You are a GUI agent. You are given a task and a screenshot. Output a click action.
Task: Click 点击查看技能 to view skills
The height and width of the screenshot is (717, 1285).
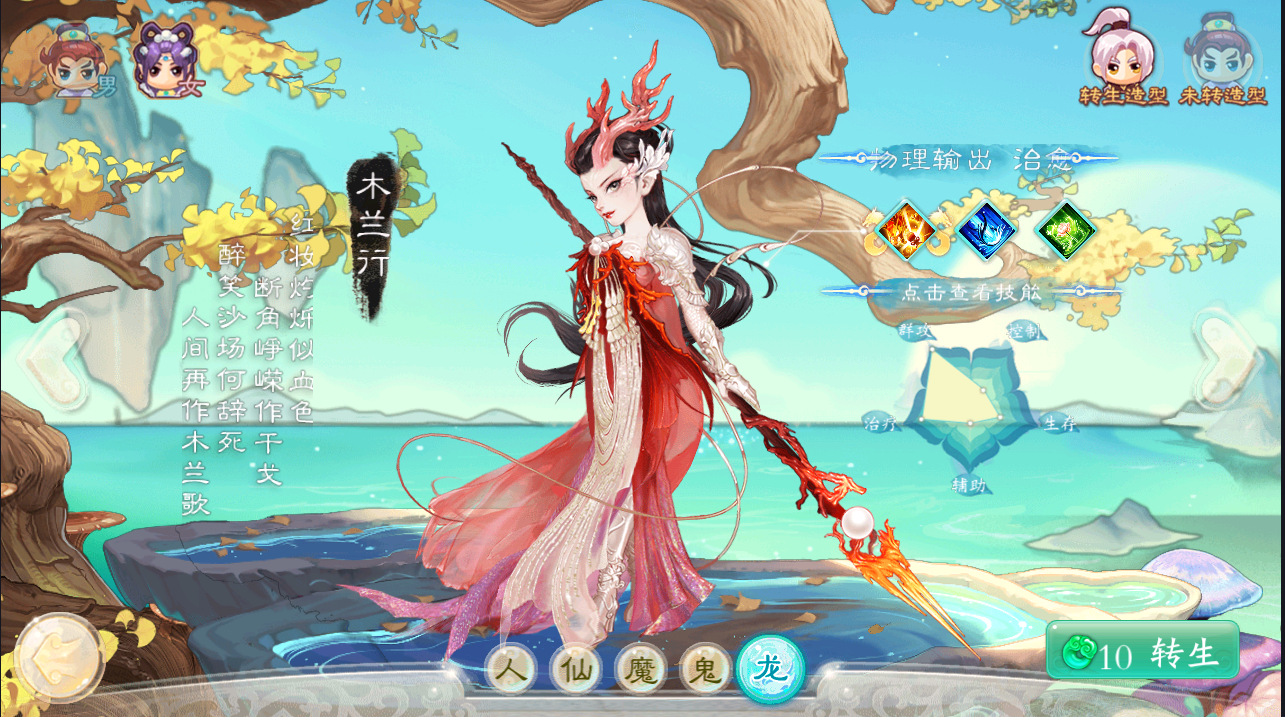[x=970, y=292]
